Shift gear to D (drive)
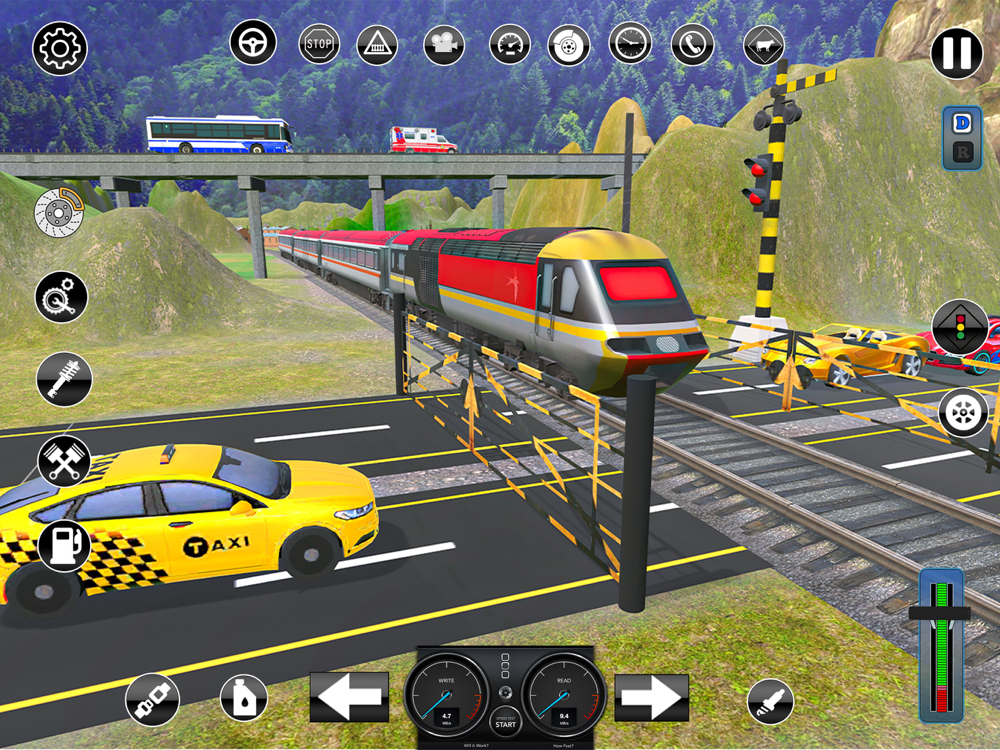This screenshot has height=750, width=1000. tap(962, 123)
